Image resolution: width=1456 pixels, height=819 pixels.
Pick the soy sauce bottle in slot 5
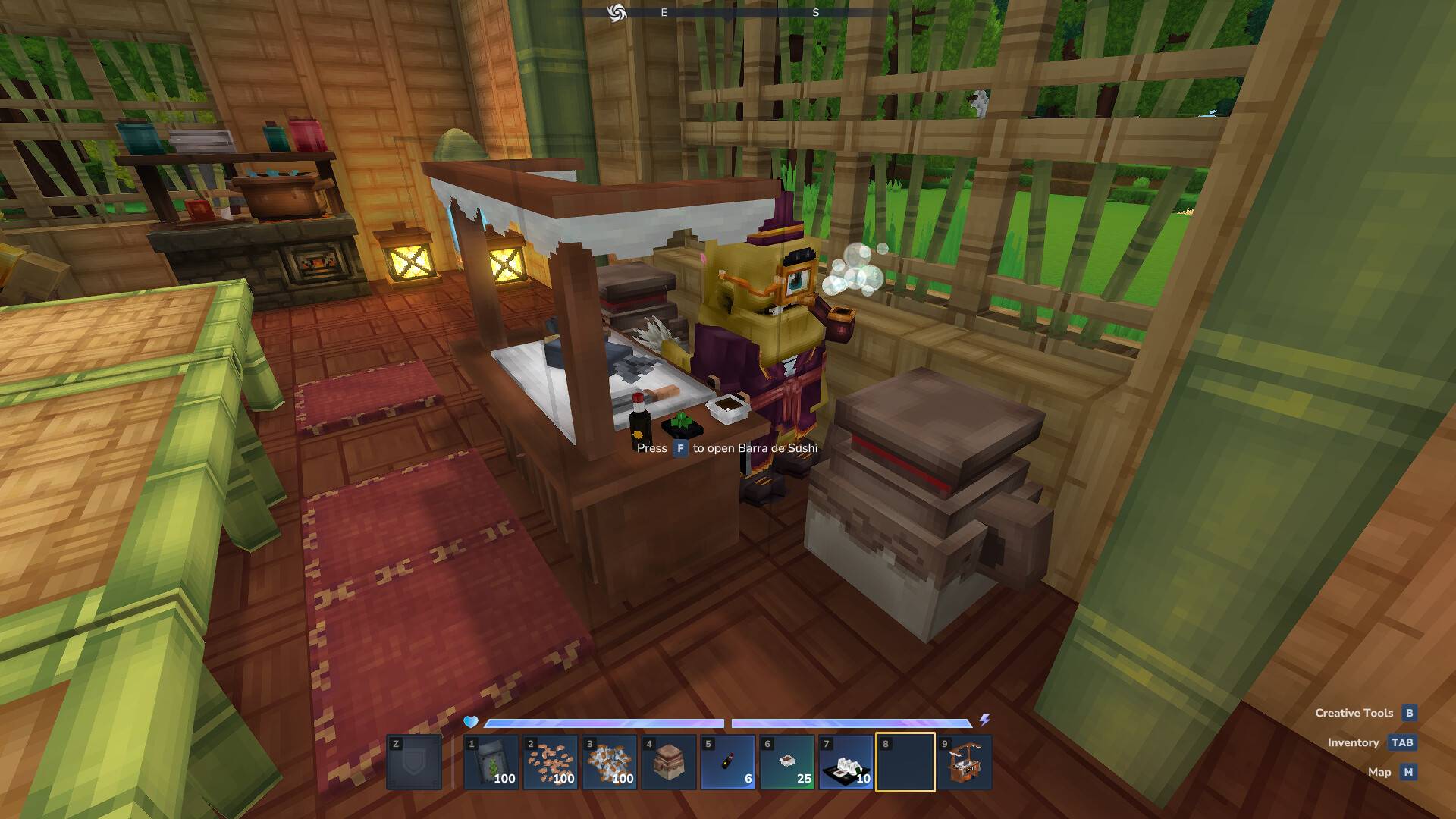point(728,762)
